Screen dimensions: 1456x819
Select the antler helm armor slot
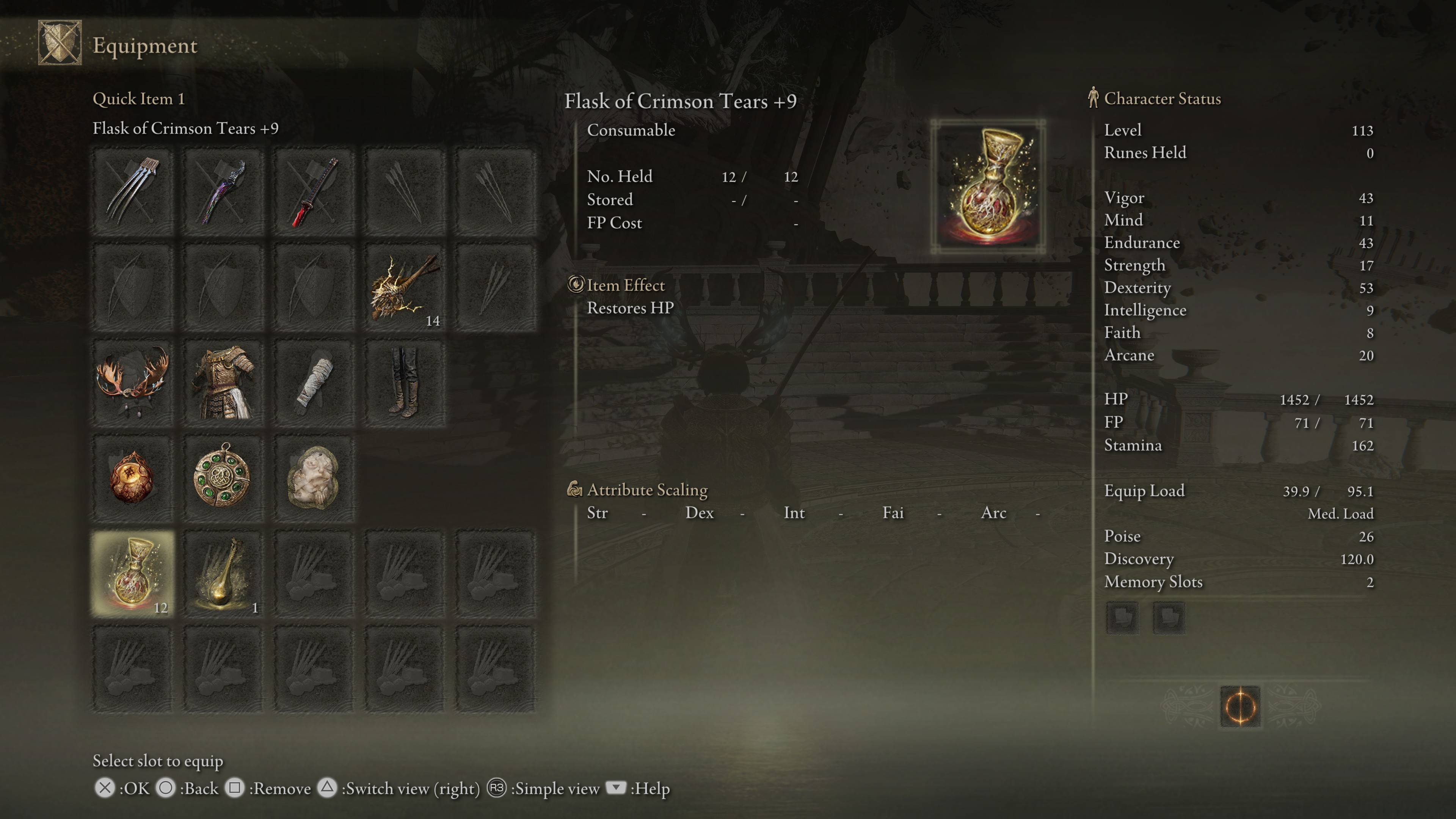[x=133, y=383]
